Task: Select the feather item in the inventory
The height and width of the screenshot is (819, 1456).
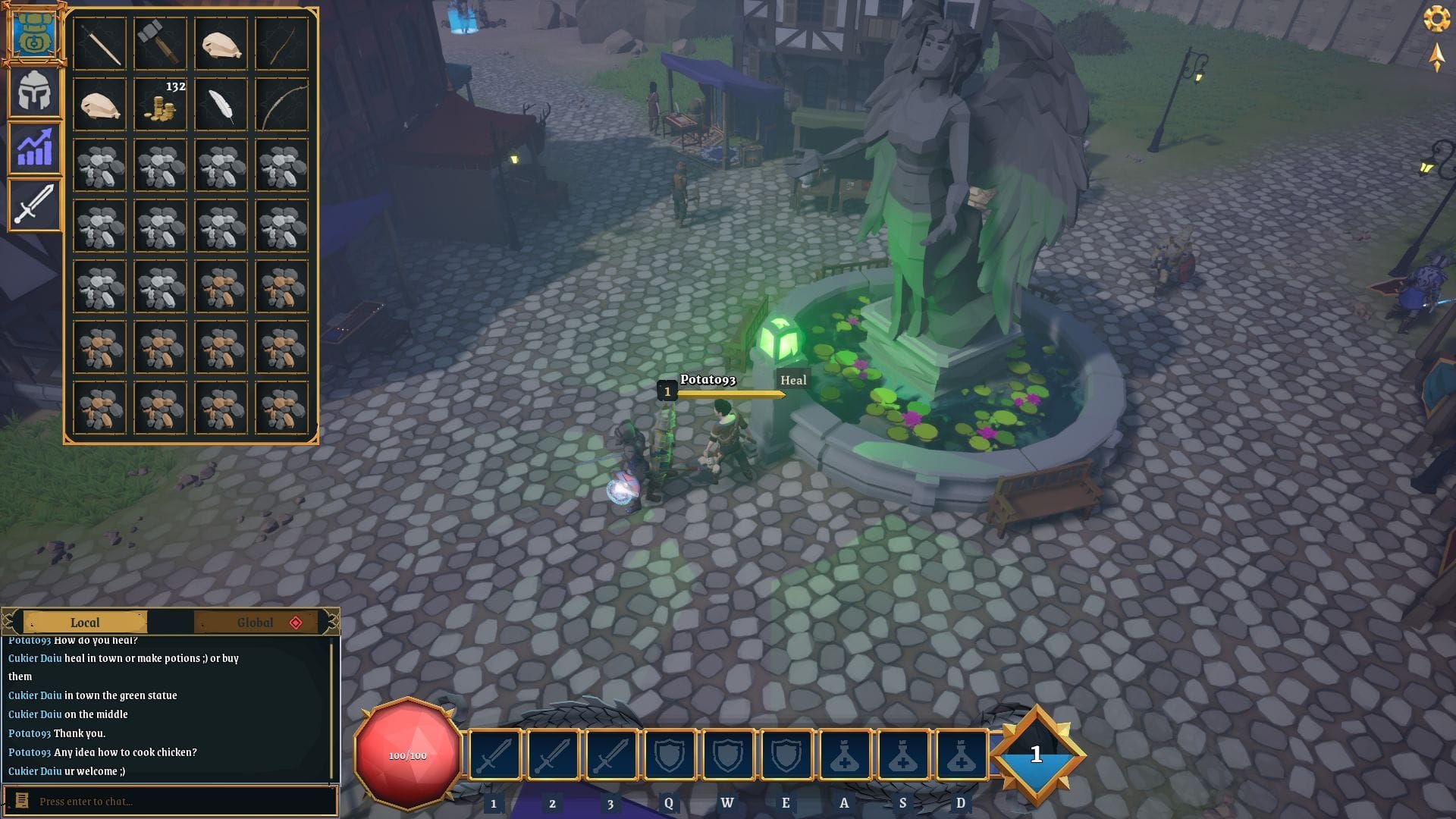Action: point(221,105)
